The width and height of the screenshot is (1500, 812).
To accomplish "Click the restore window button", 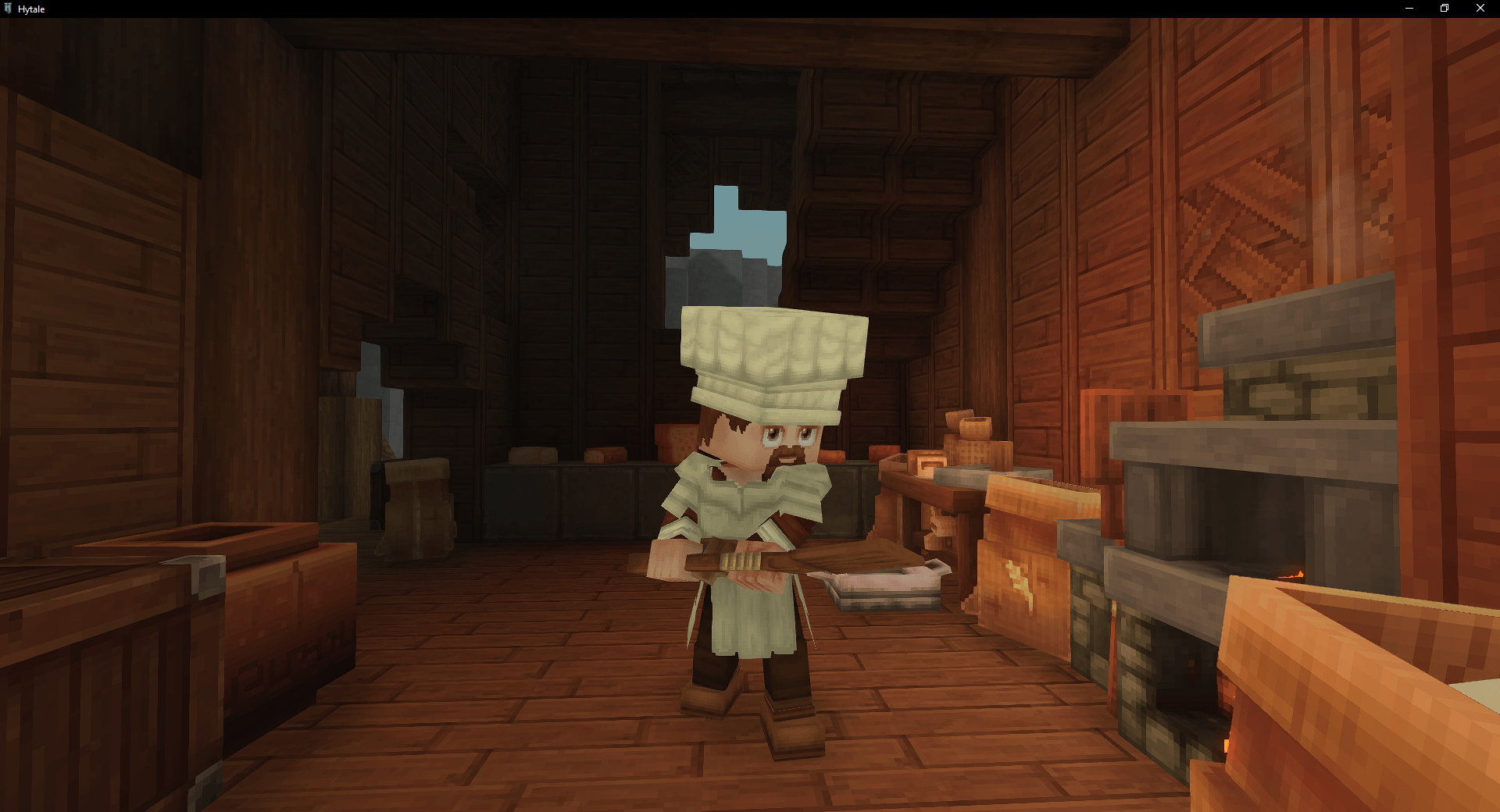I will click(x=1445, y=8).
